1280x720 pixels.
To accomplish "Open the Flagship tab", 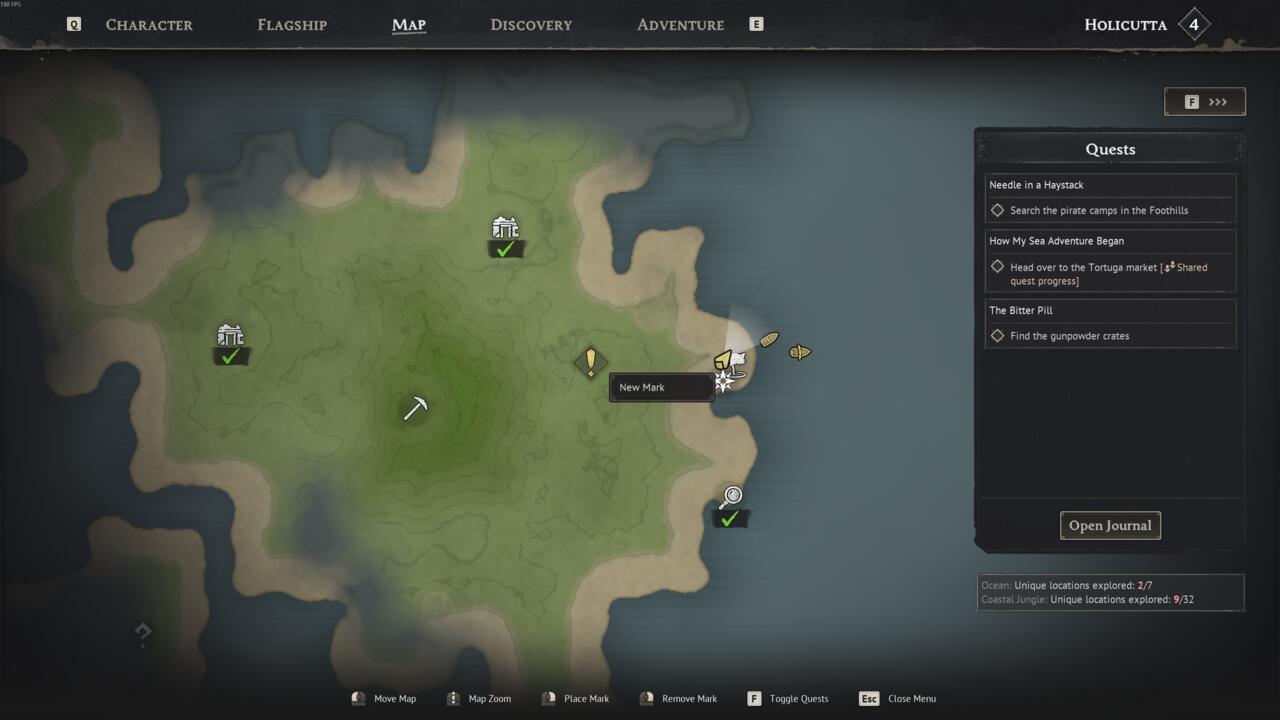I will 292,25.
